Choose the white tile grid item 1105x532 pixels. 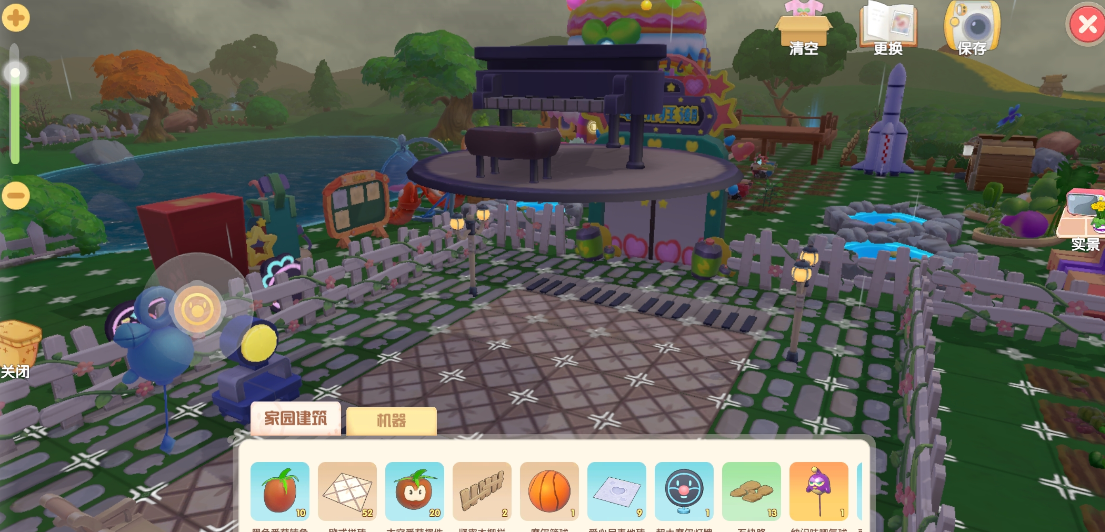tap(347, 492)
